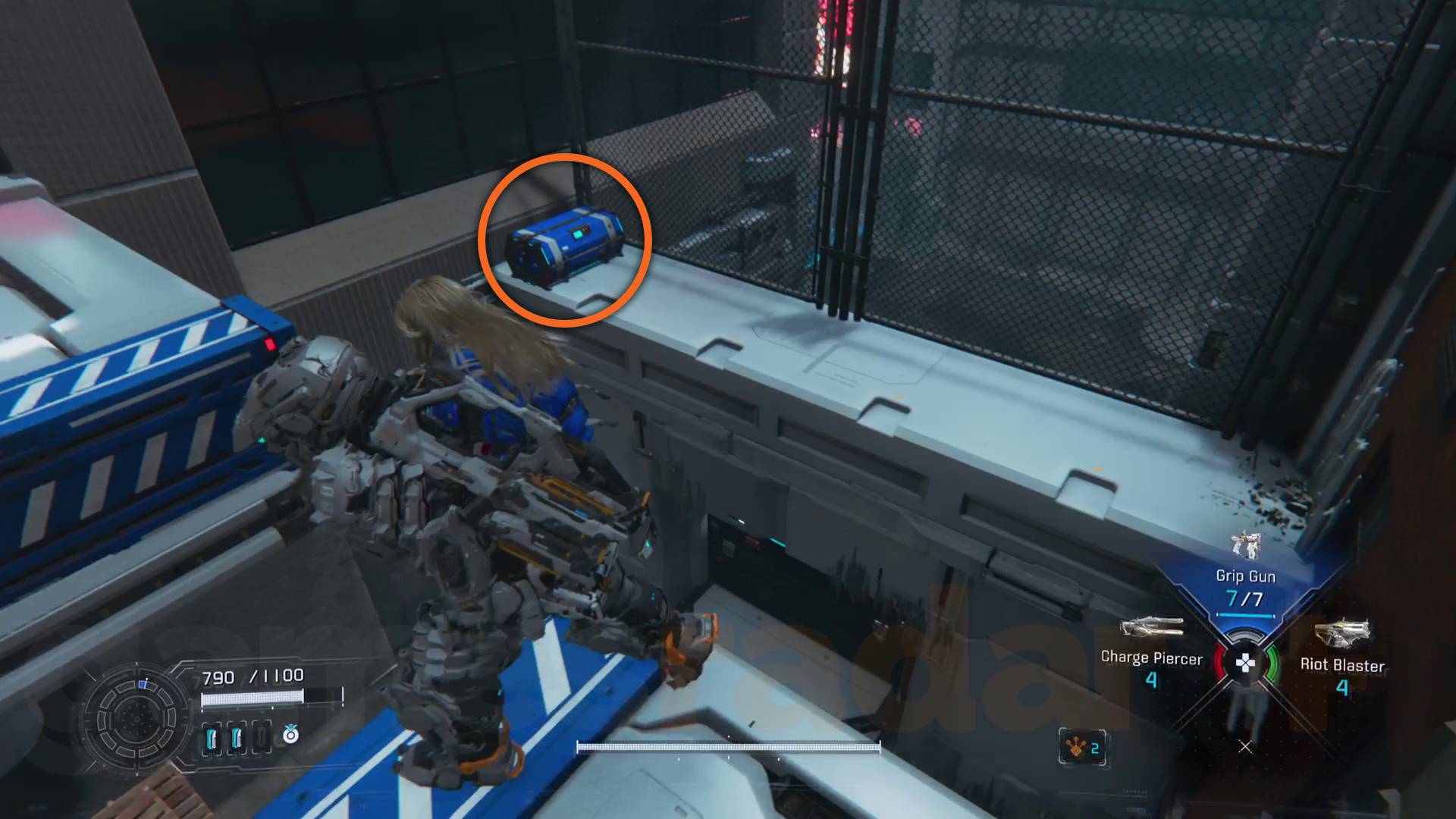Screen dimensions: 1456x819
Task: Click the d-pad icon in the weapon wheel center
Action: point(1245,663)
